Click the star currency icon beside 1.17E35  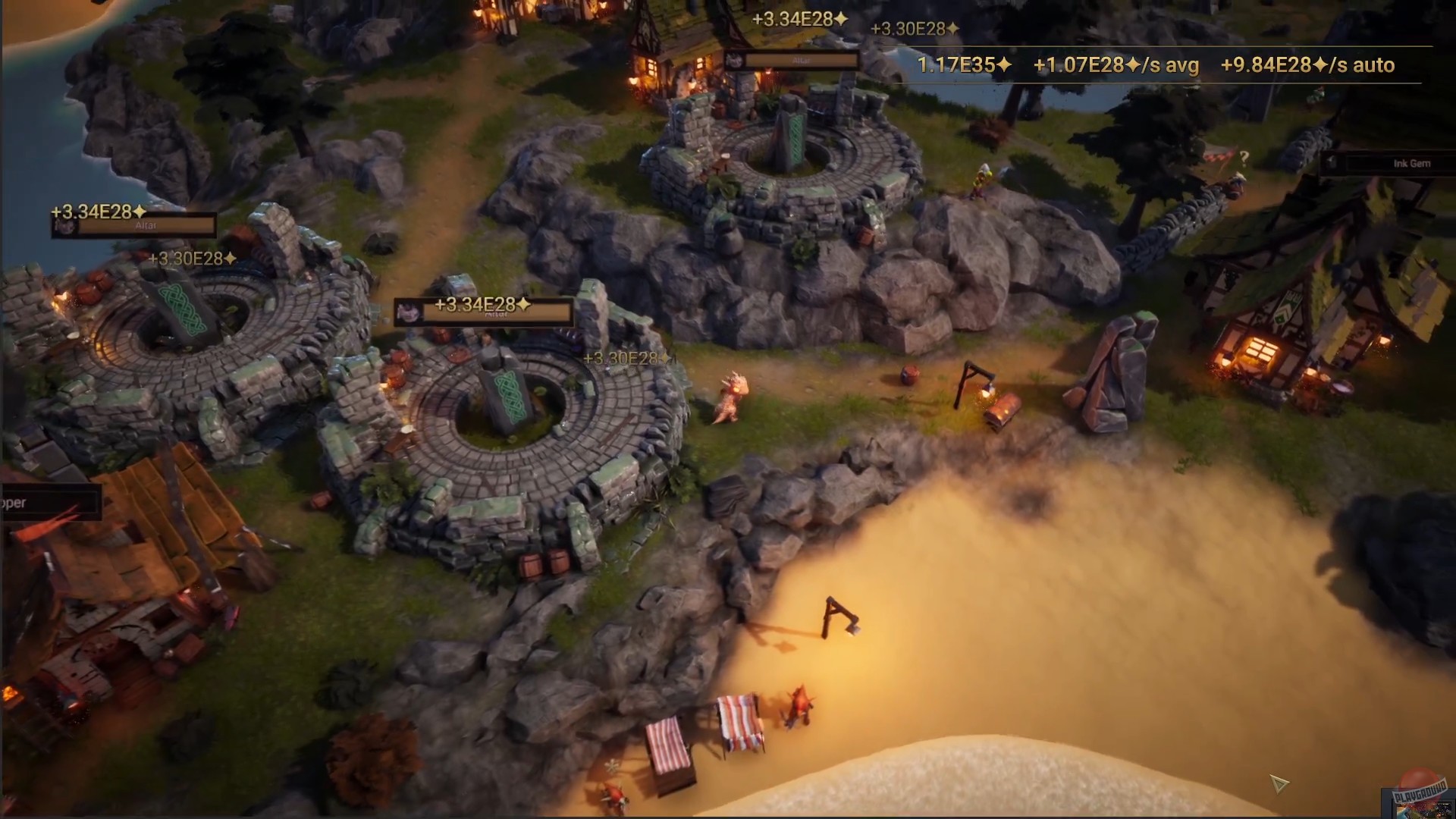(x=1005, y=65)
